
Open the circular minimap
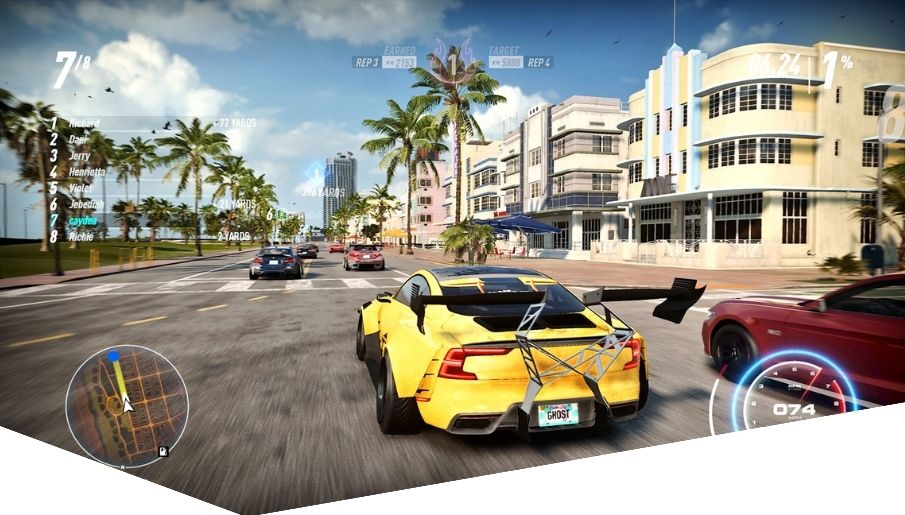point(126,406)
